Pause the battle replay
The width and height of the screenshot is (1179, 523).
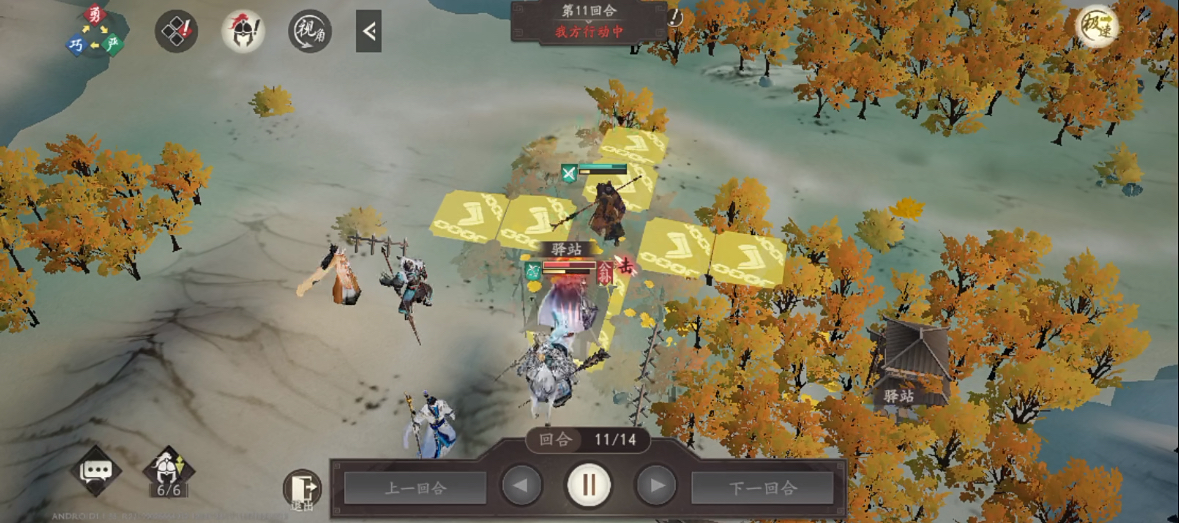point(589,486)
